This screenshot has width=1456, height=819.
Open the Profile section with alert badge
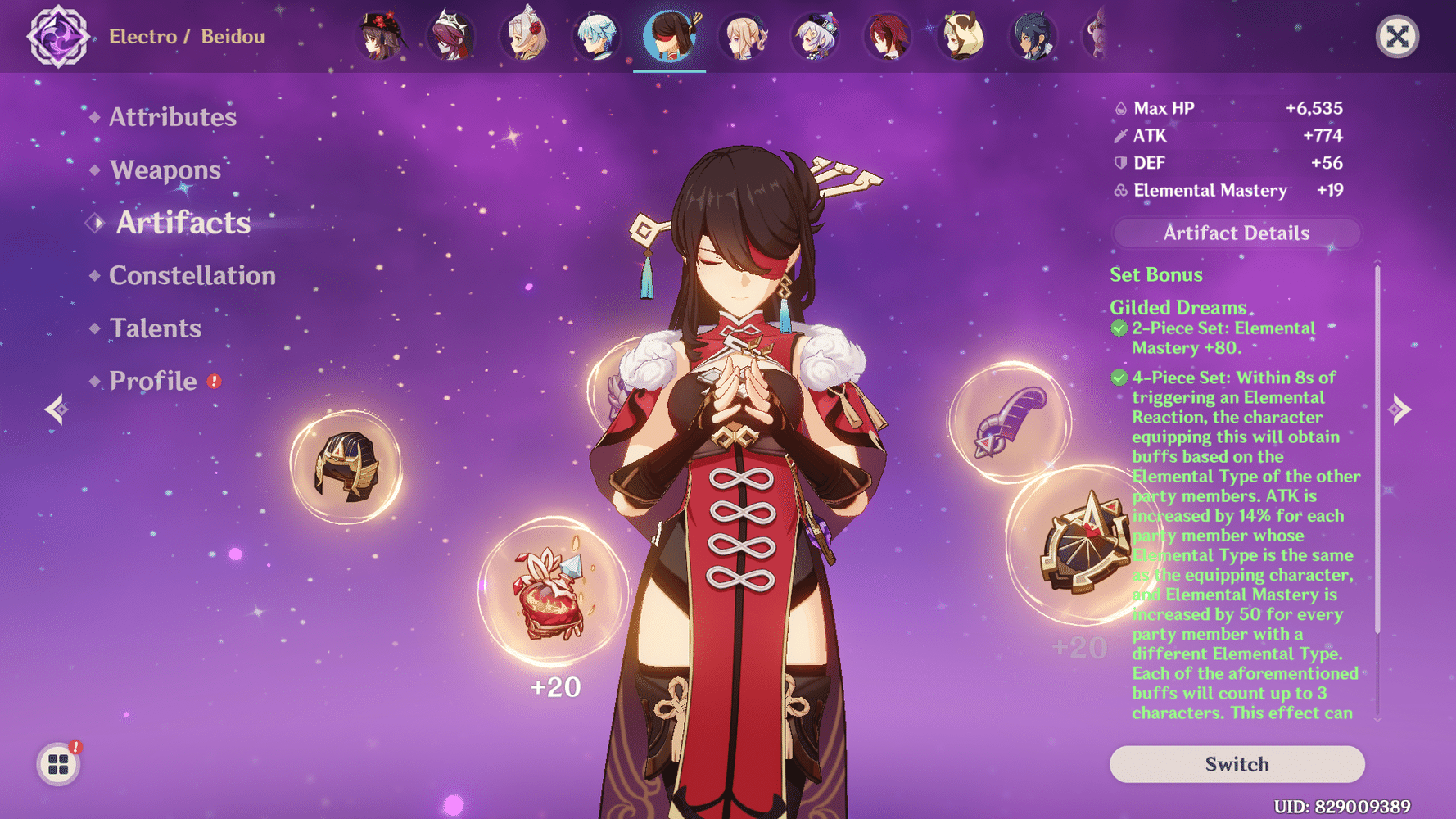(x=151, y=380)
